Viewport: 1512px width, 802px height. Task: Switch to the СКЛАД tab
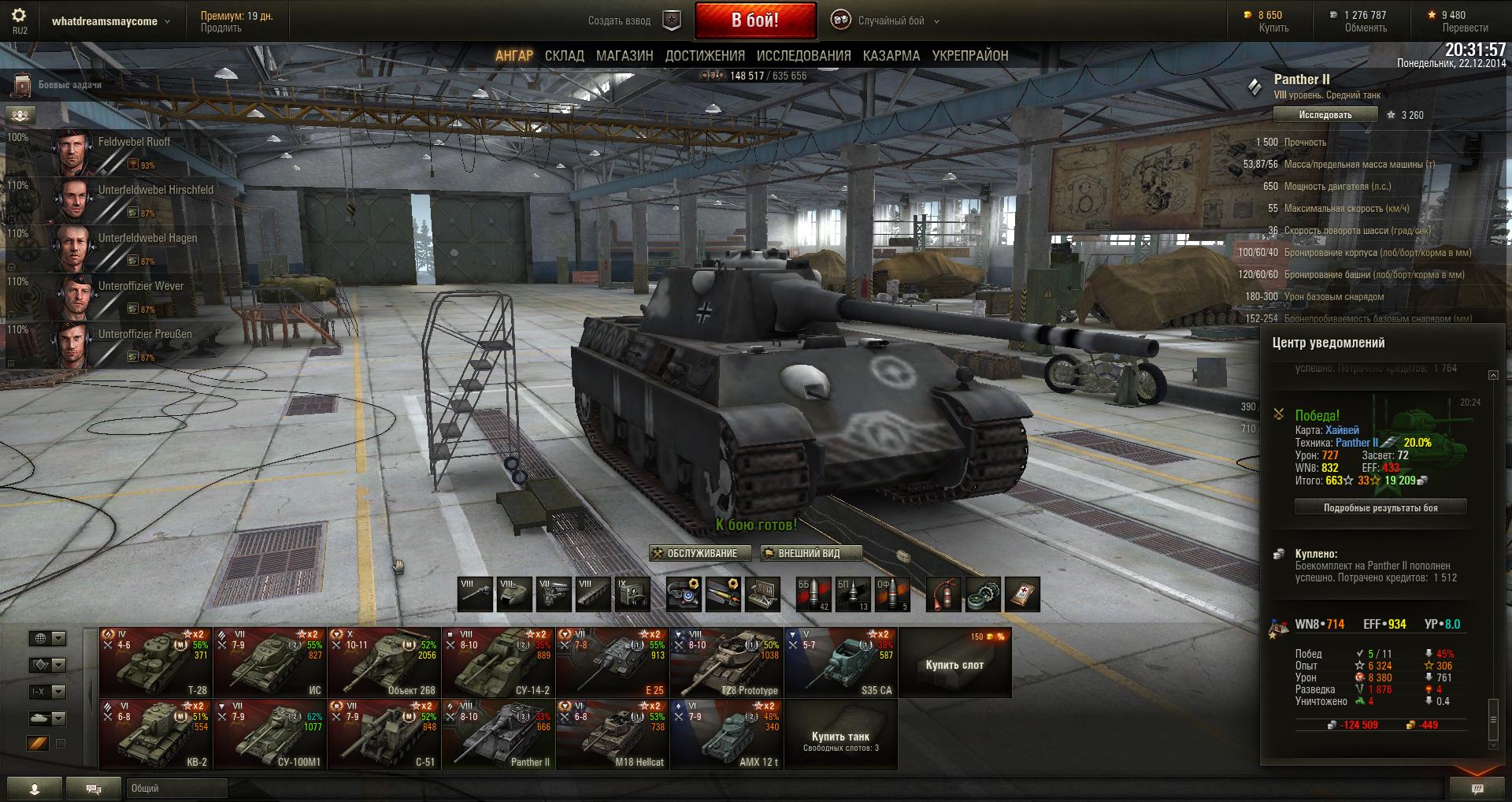pyautogui.click(x=564, y=56)
